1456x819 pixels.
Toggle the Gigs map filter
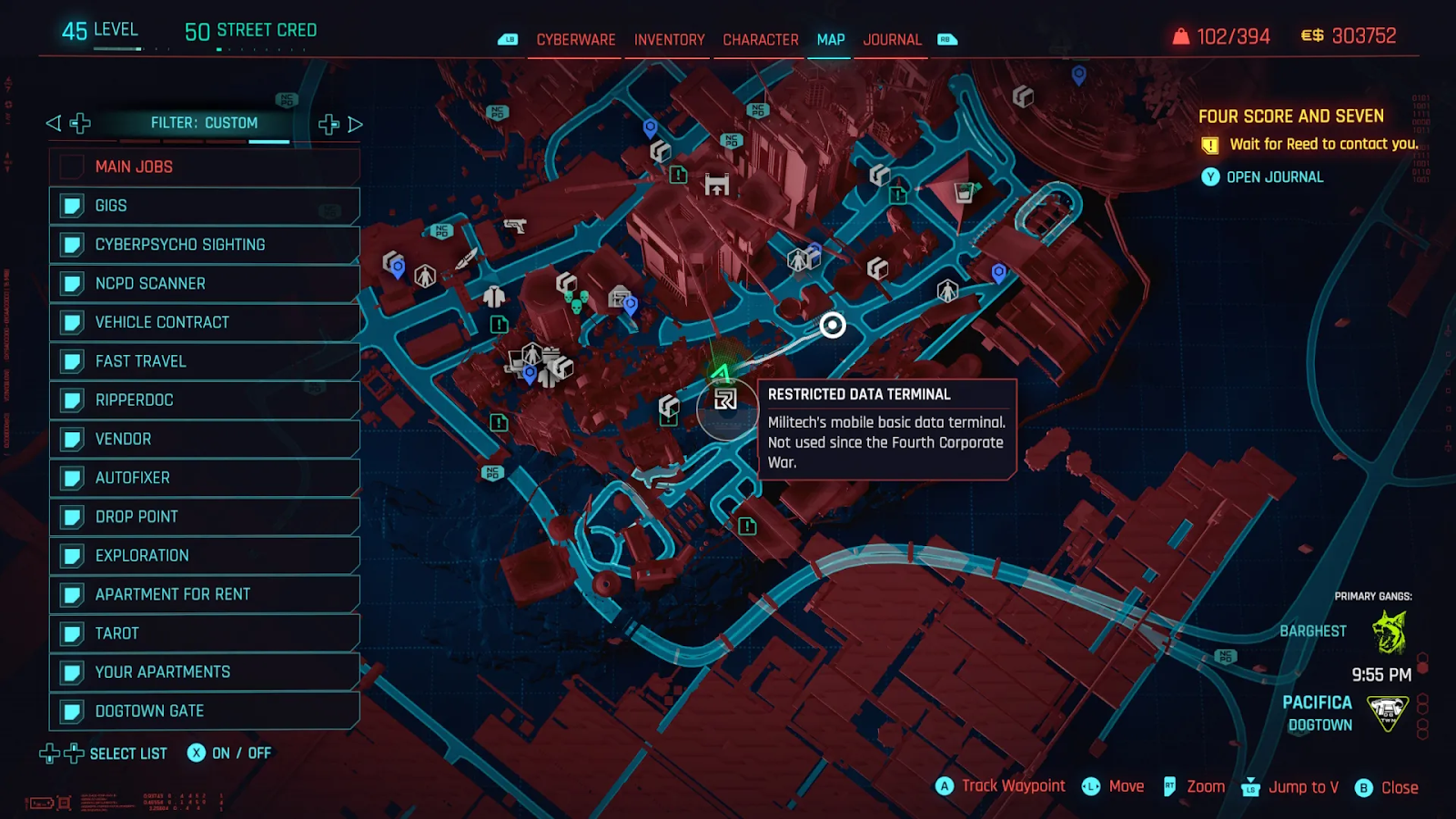coord(205,206)
